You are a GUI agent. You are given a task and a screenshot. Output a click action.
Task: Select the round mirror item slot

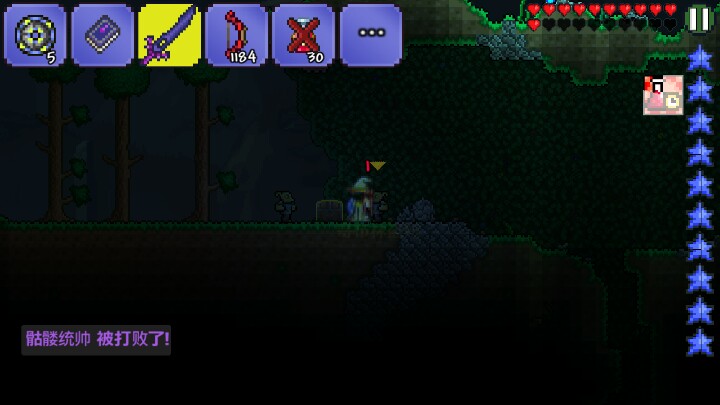[35, 35]
